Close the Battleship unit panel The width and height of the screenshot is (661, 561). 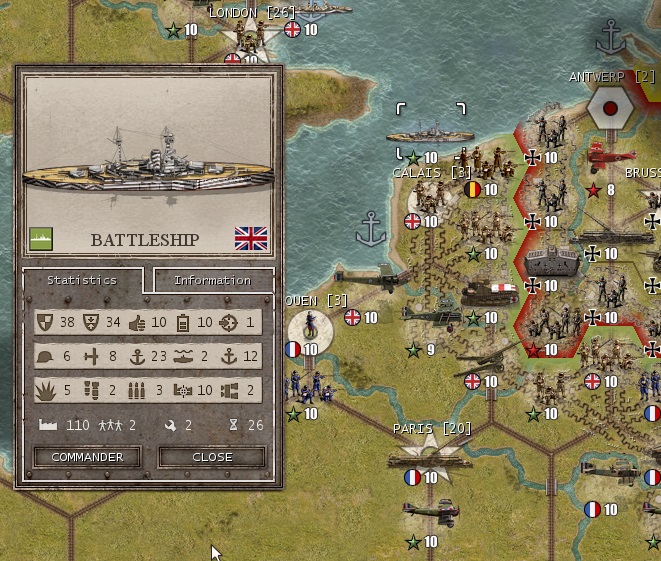tap(212, 457)
